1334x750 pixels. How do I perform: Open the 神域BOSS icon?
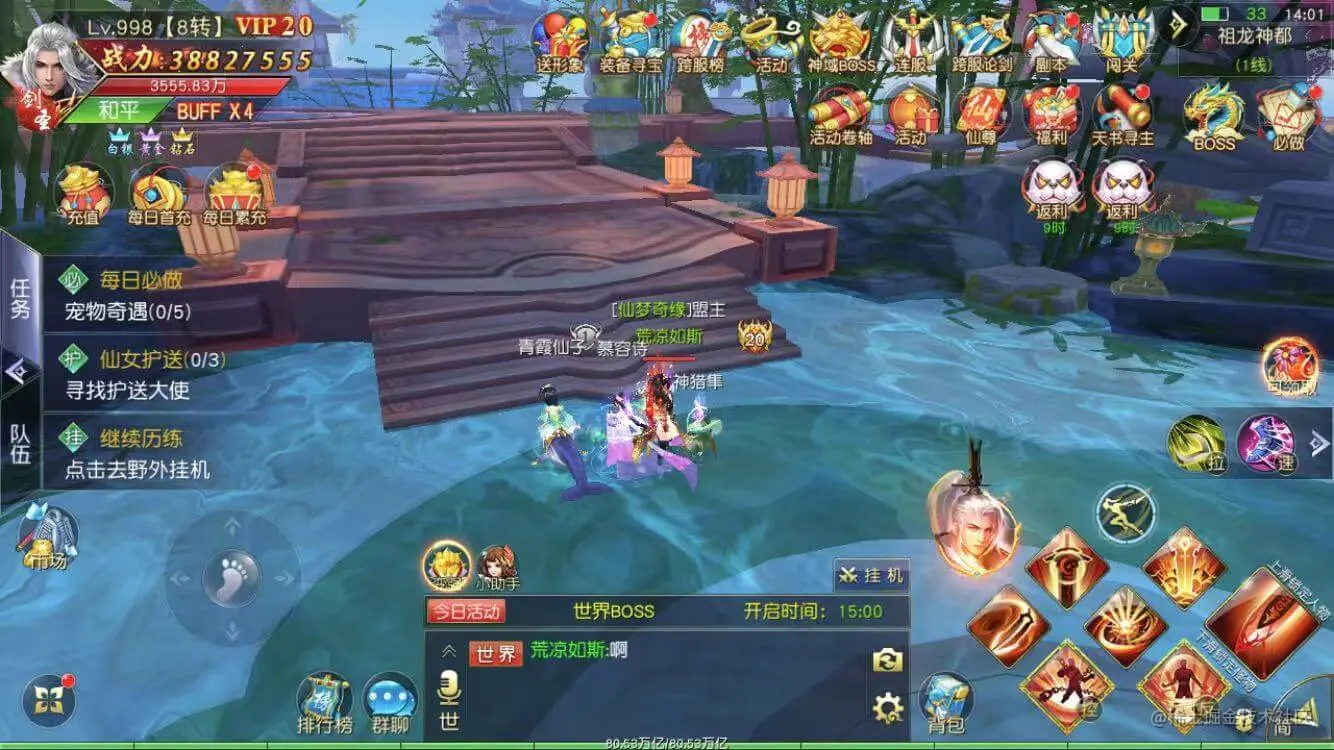click(x=840, y=42)
